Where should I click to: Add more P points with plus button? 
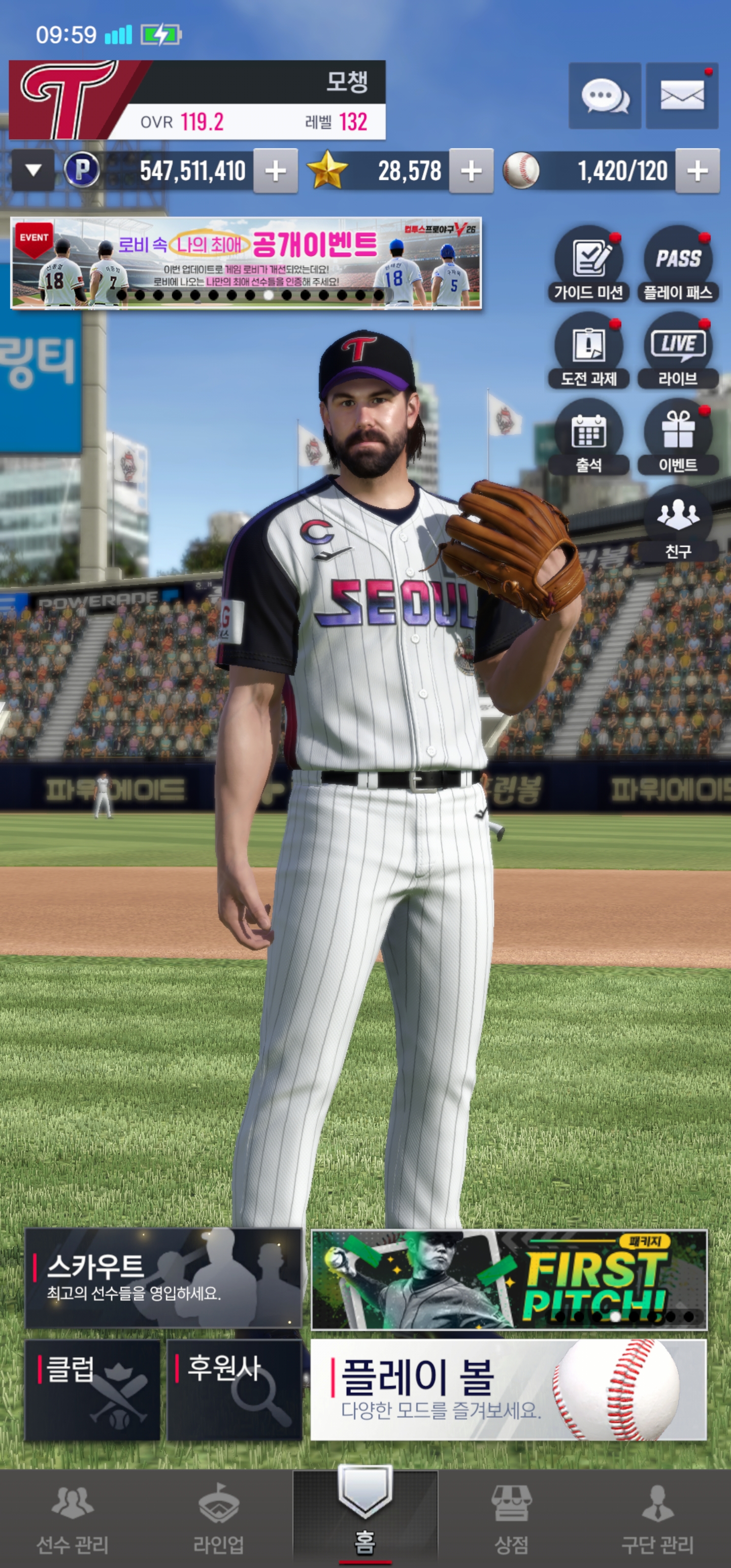tap(275, 171)
